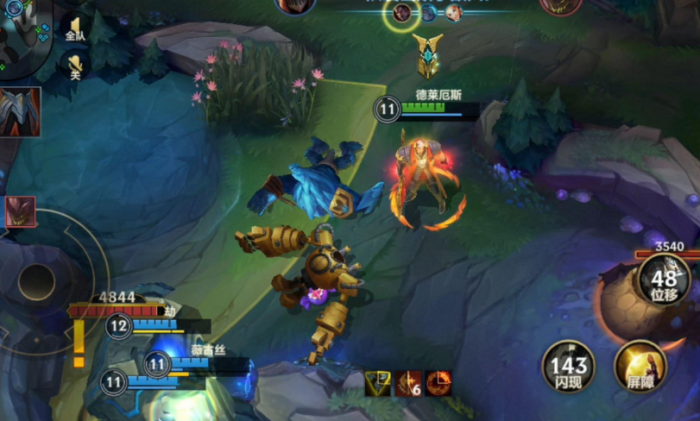Viewport: 700px width, 421px height.
Task: Select the yellow-ringed champion portrait at the top
Action: (x=402, y=13)
